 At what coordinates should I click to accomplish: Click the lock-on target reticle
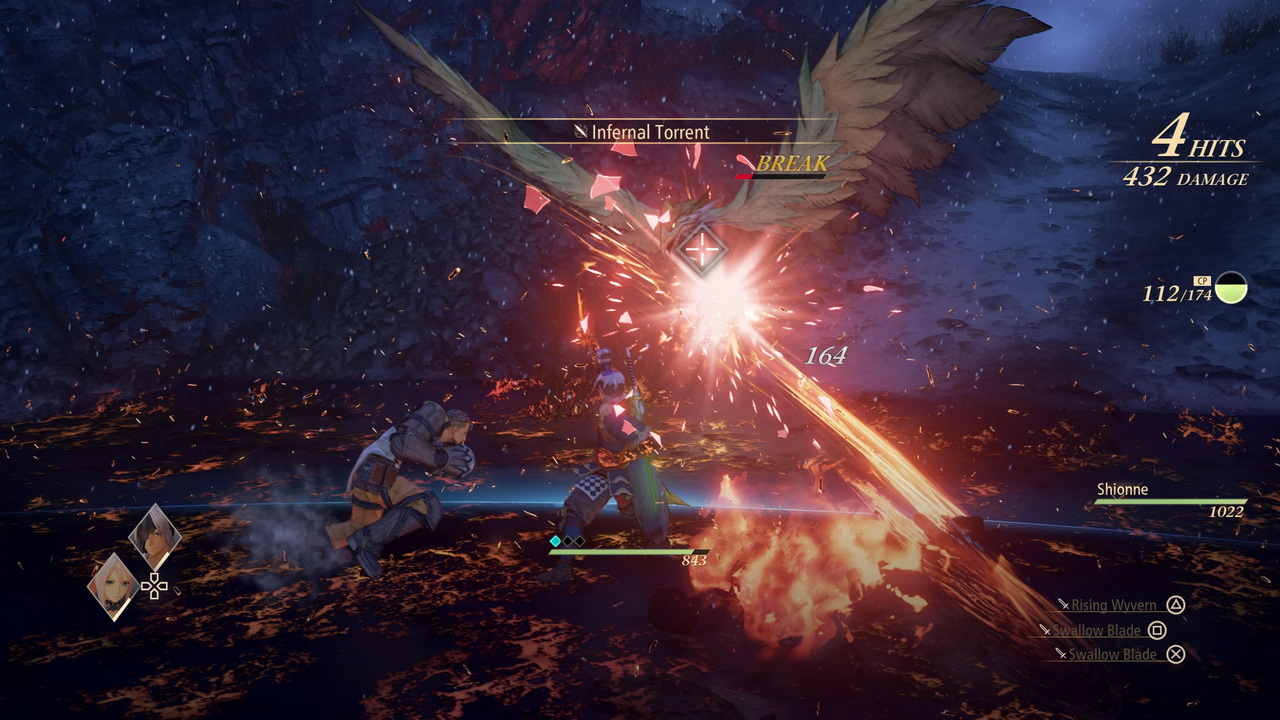(x=702, y=249)
